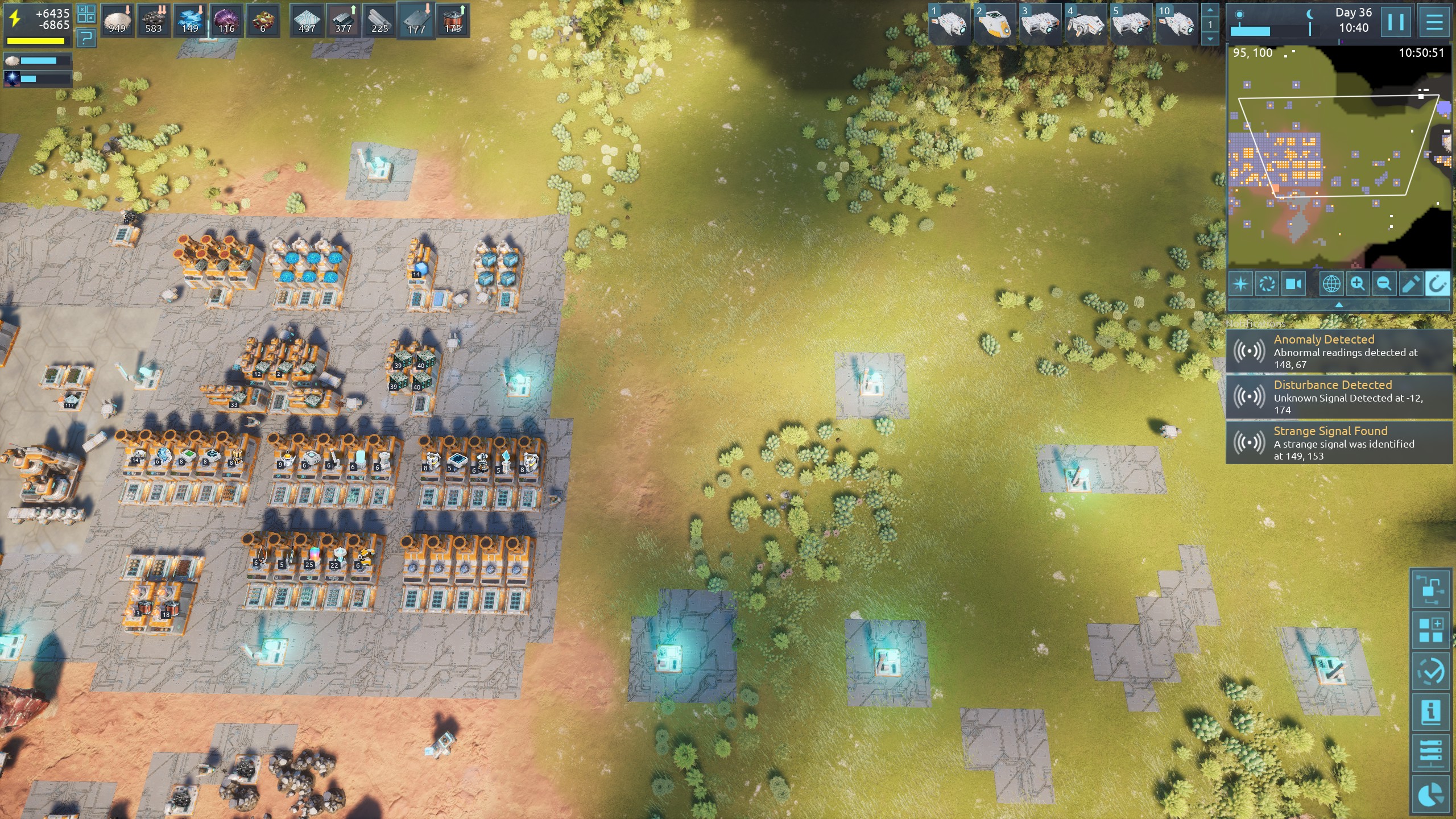View the Strange Signal Found notification
This screenshot has width=1456, height=819.
(1339, 443)
